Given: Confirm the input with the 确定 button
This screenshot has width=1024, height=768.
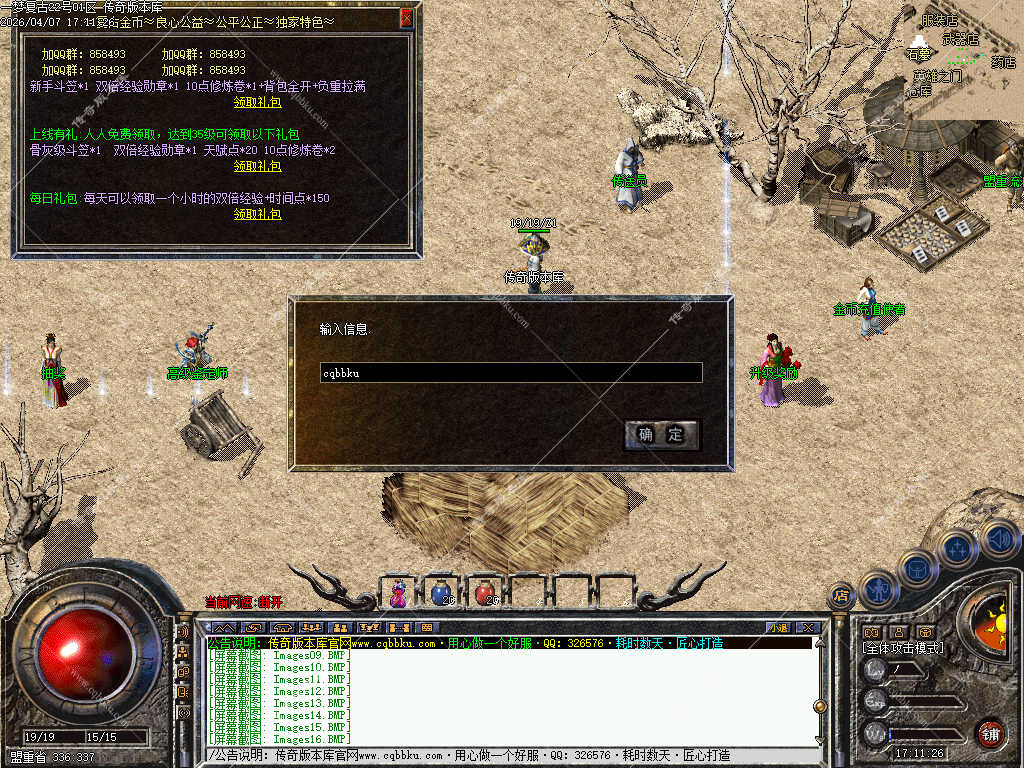Looking at the screenshot, I should click(x=661, y=435).
